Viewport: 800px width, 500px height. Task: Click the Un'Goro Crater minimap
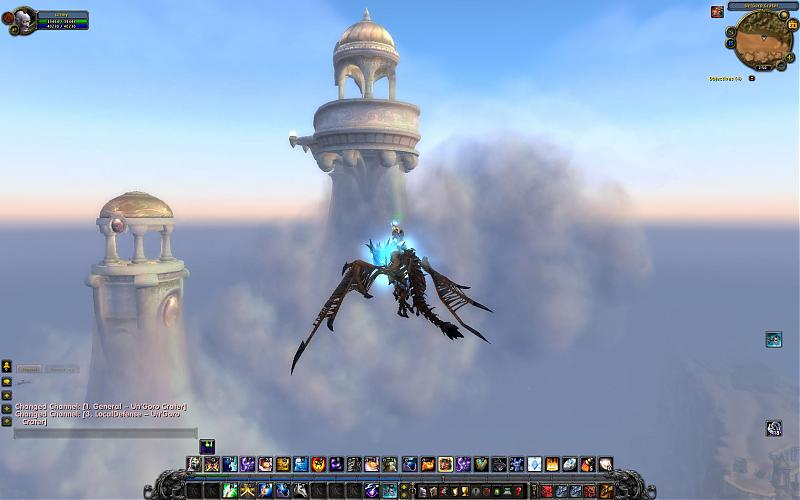pyautogui.click(x=764, y=39)
